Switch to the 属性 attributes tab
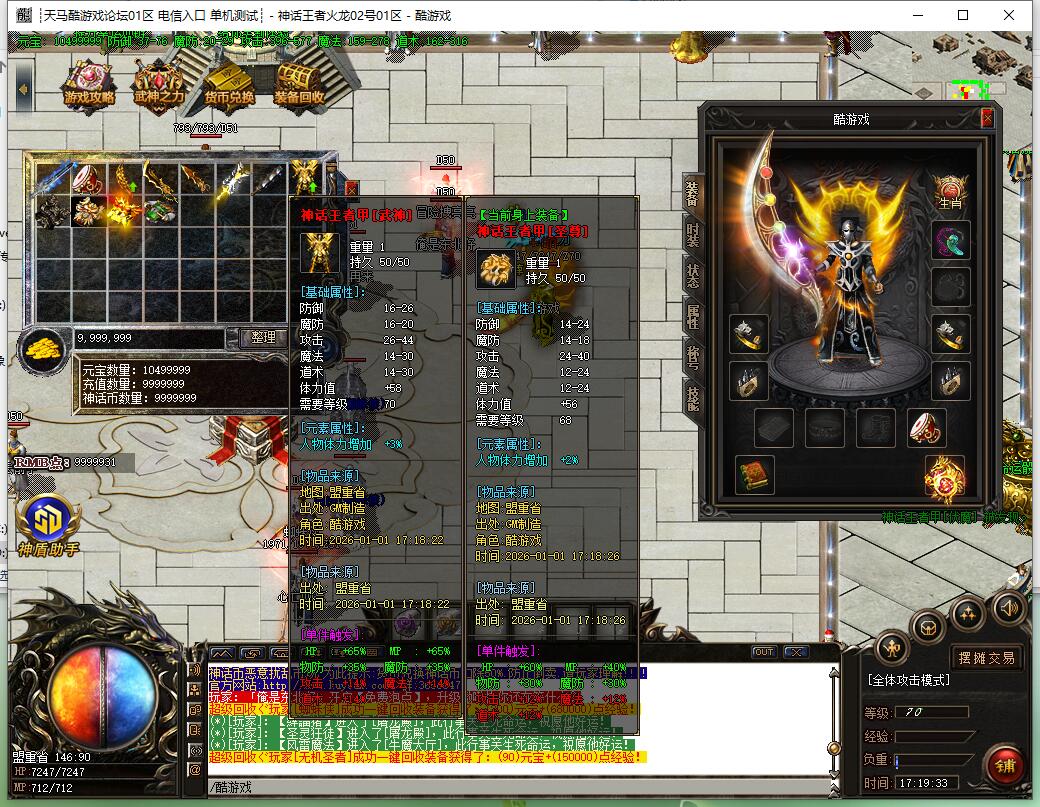This screenshot has width=1040, height=807. click(x=691, y=316)
